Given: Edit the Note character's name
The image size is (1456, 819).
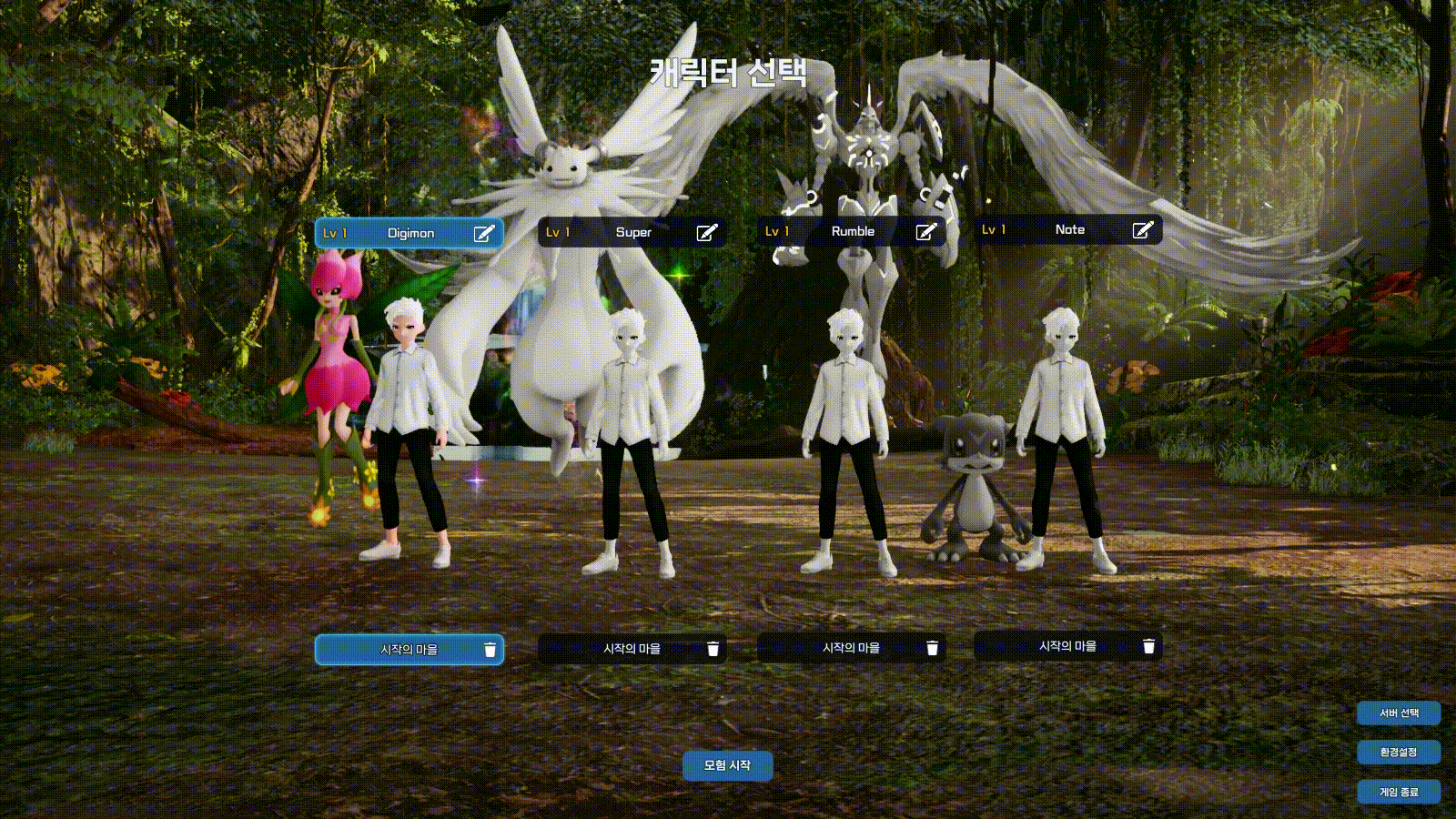Looking at the screenshot, I should [1142, 229].
